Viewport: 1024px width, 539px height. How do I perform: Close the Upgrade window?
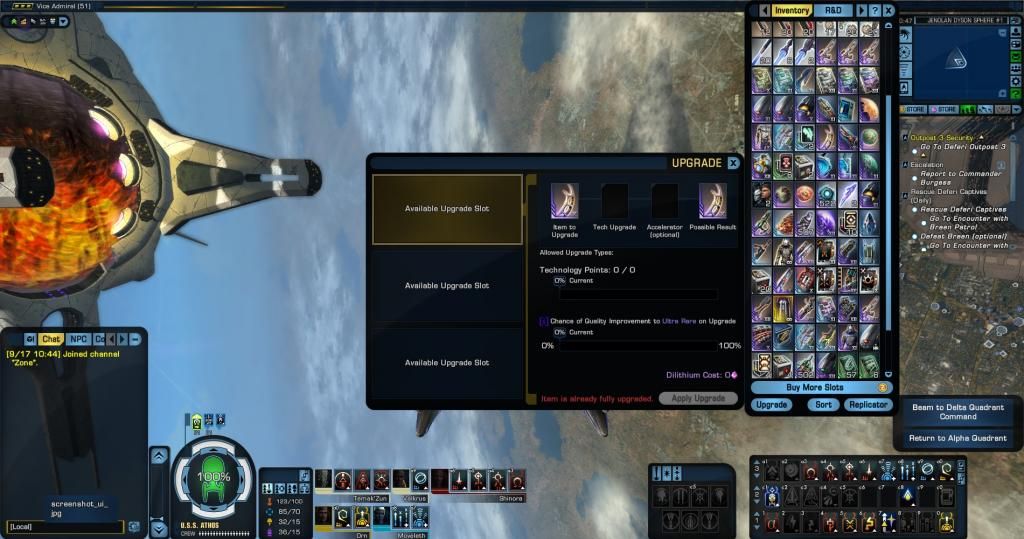[733, 163]
